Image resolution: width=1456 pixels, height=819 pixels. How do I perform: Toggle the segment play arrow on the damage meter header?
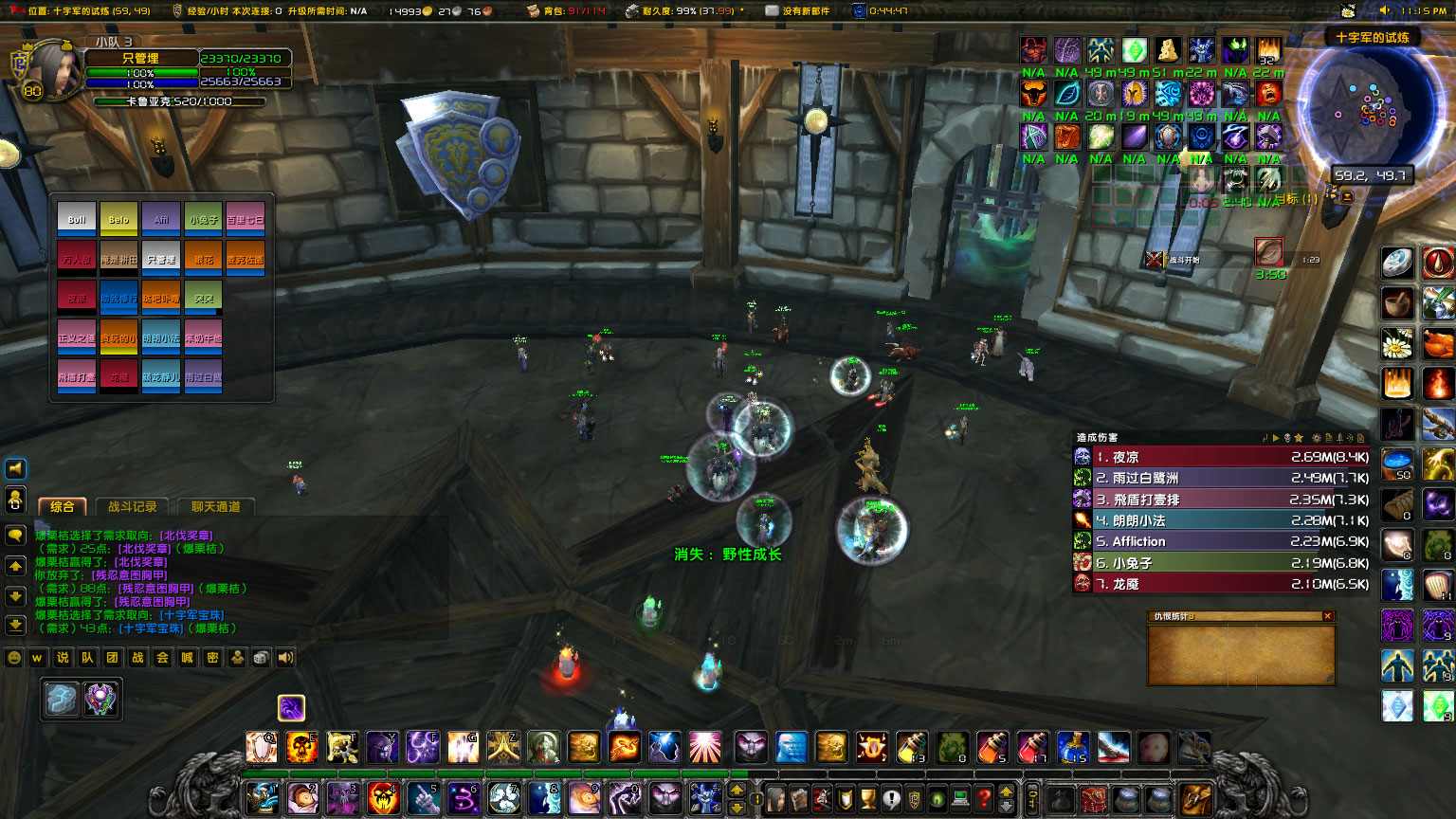(x=1276, y=438)
